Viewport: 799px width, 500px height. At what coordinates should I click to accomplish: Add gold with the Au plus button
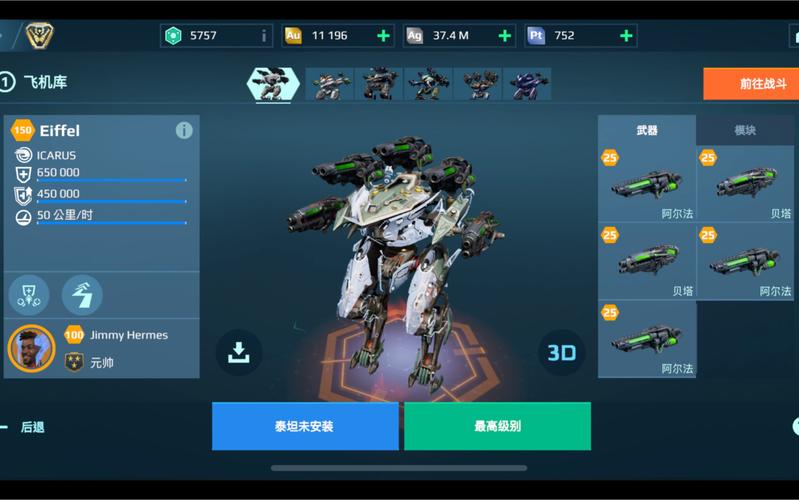pos(383,36)
